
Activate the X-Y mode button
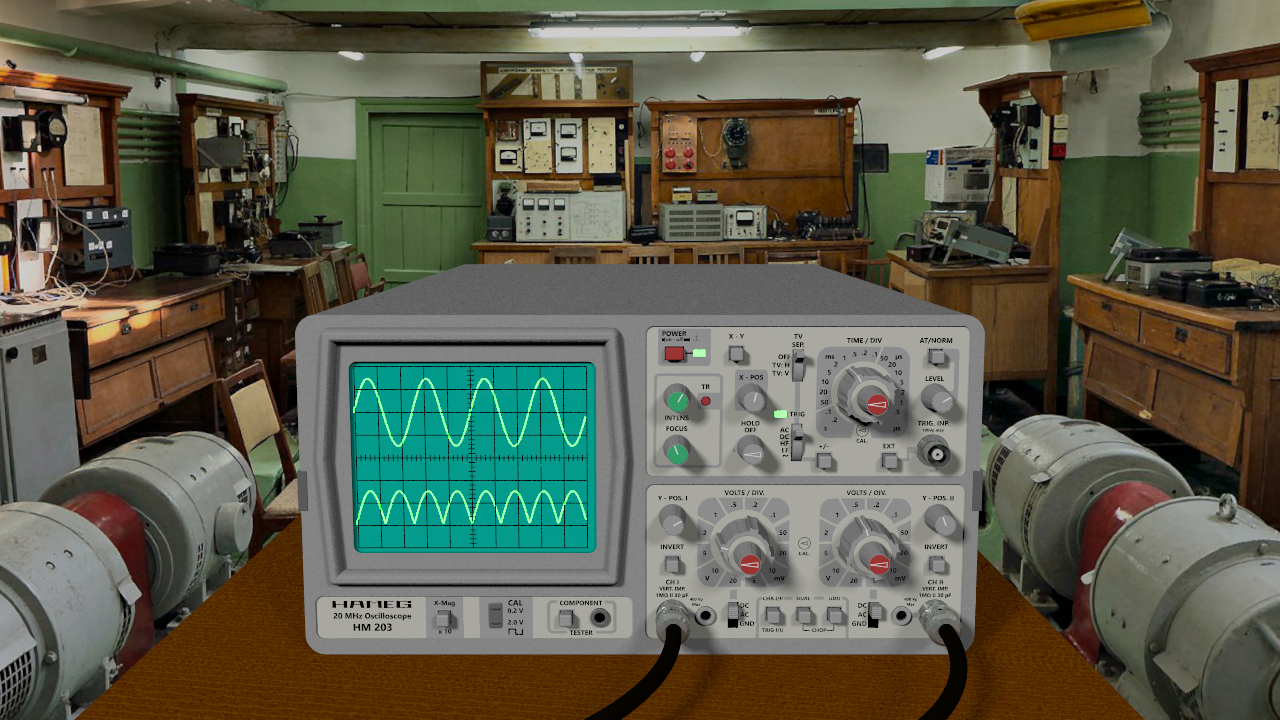pyautogui.click(x=737, y=354)
